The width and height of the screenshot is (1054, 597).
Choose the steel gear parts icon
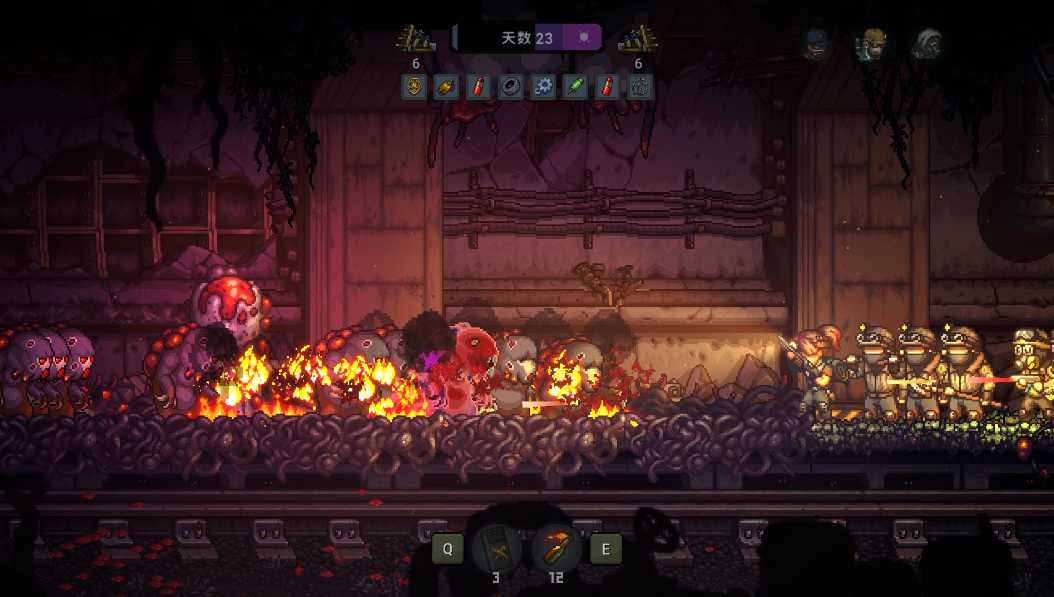point(542,87)
